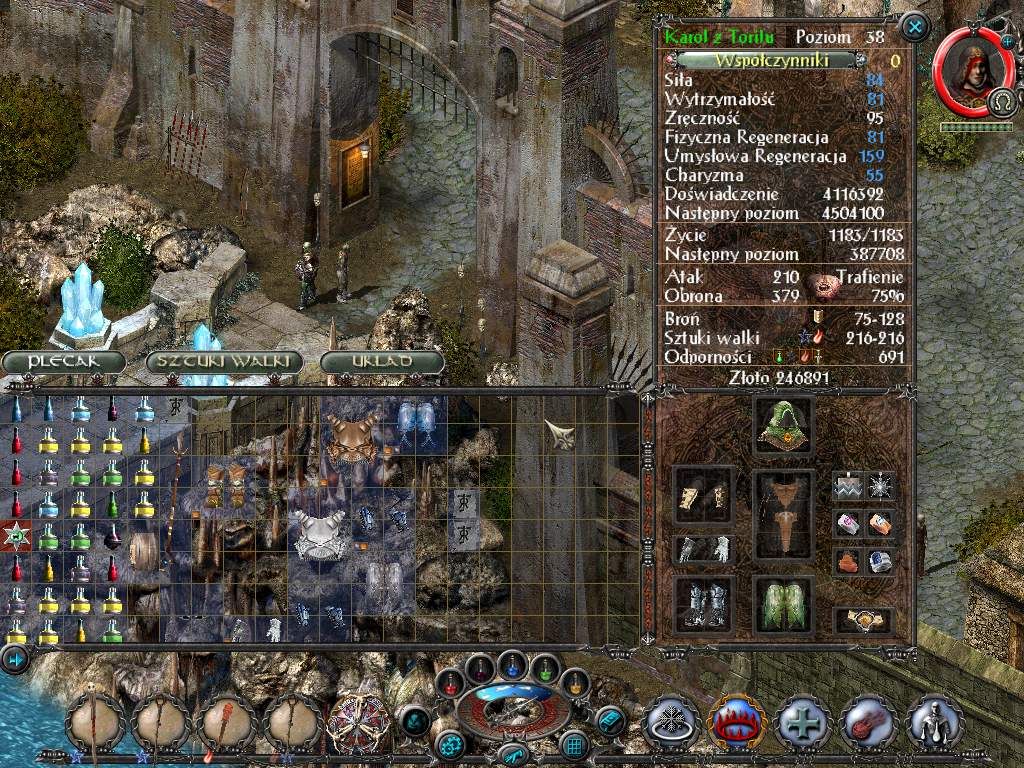Select the equipped silver gloves

point(703,548)
